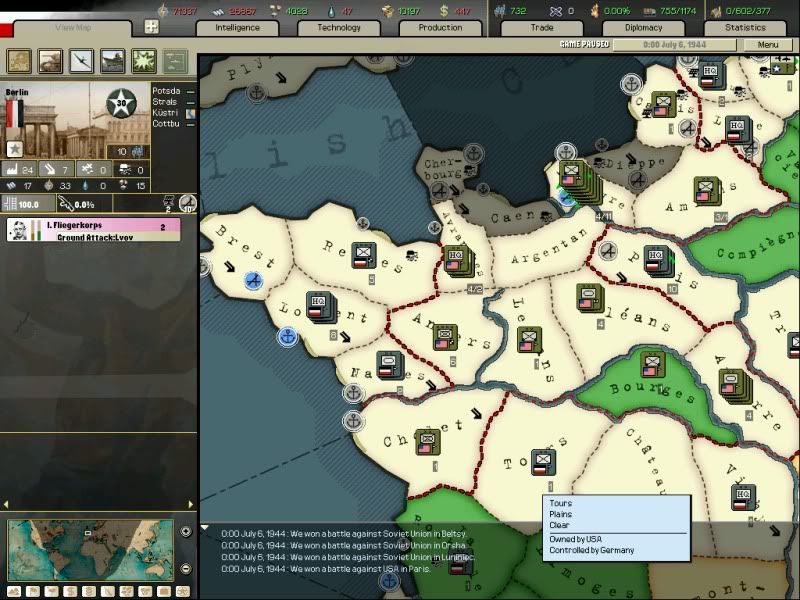
Task: Select the I. Fliegerkorps unit entry
Action: (93, 230)
